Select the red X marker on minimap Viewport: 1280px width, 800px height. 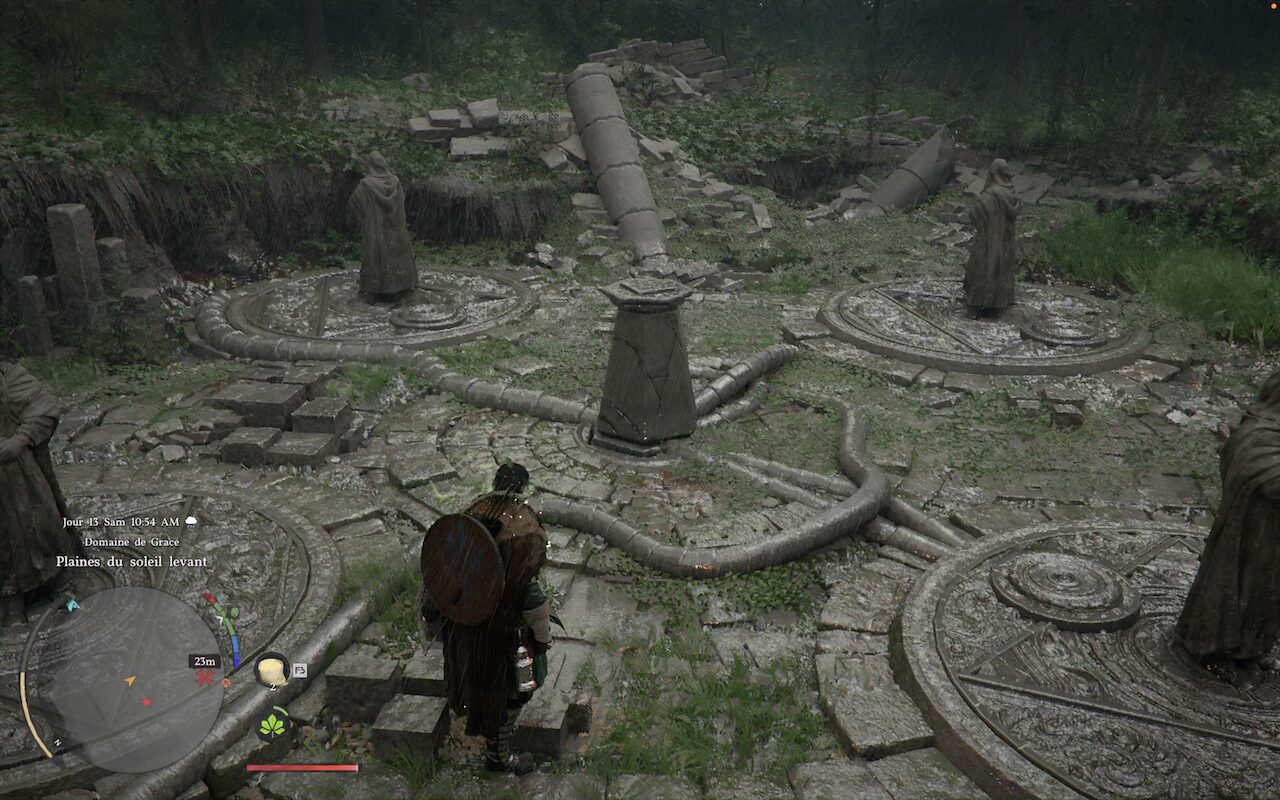205,677
